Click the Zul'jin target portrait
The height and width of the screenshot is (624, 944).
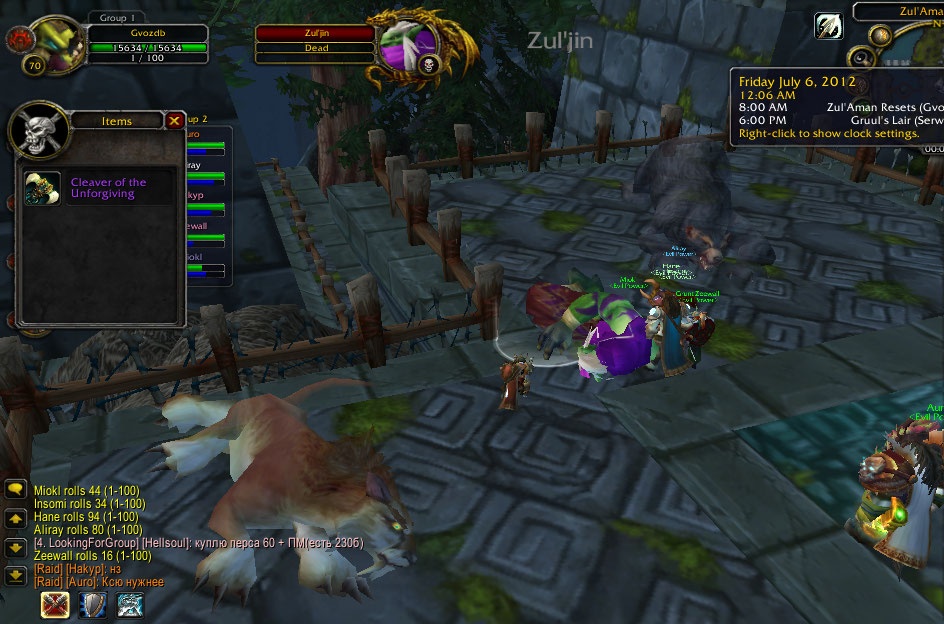(408, 46)
